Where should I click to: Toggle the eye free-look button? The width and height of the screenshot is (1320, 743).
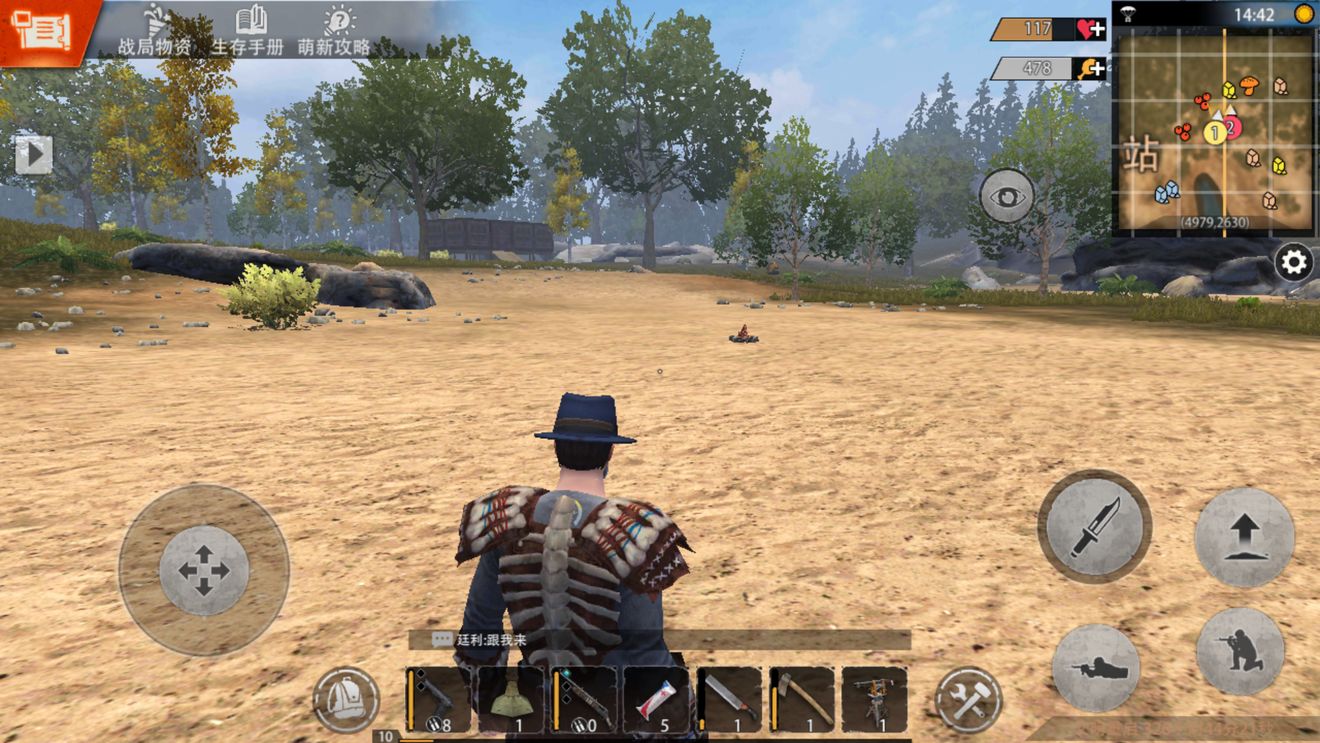coord(1007,195)
